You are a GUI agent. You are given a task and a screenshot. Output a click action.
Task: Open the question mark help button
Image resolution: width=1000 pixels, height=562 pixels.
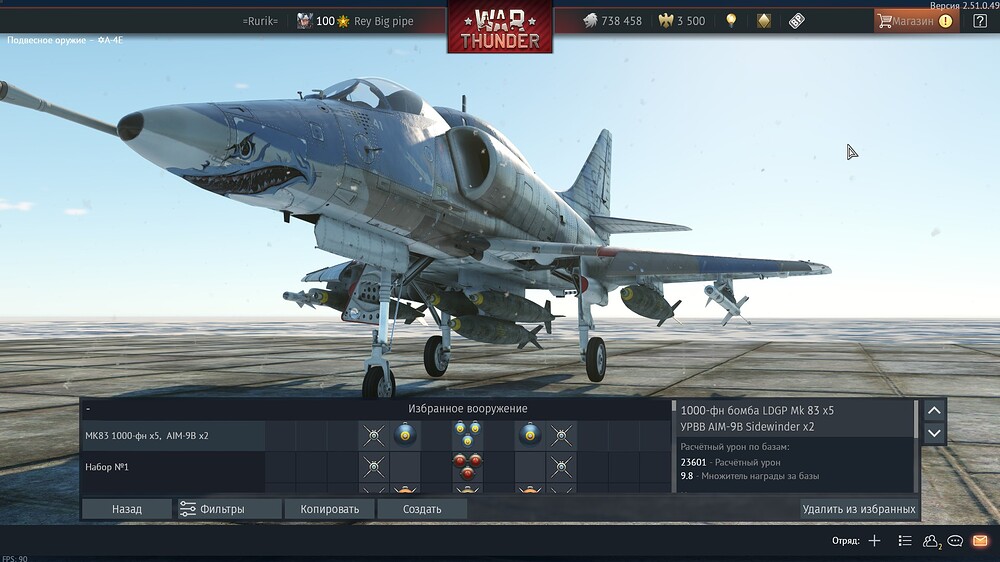coord(980,21)
